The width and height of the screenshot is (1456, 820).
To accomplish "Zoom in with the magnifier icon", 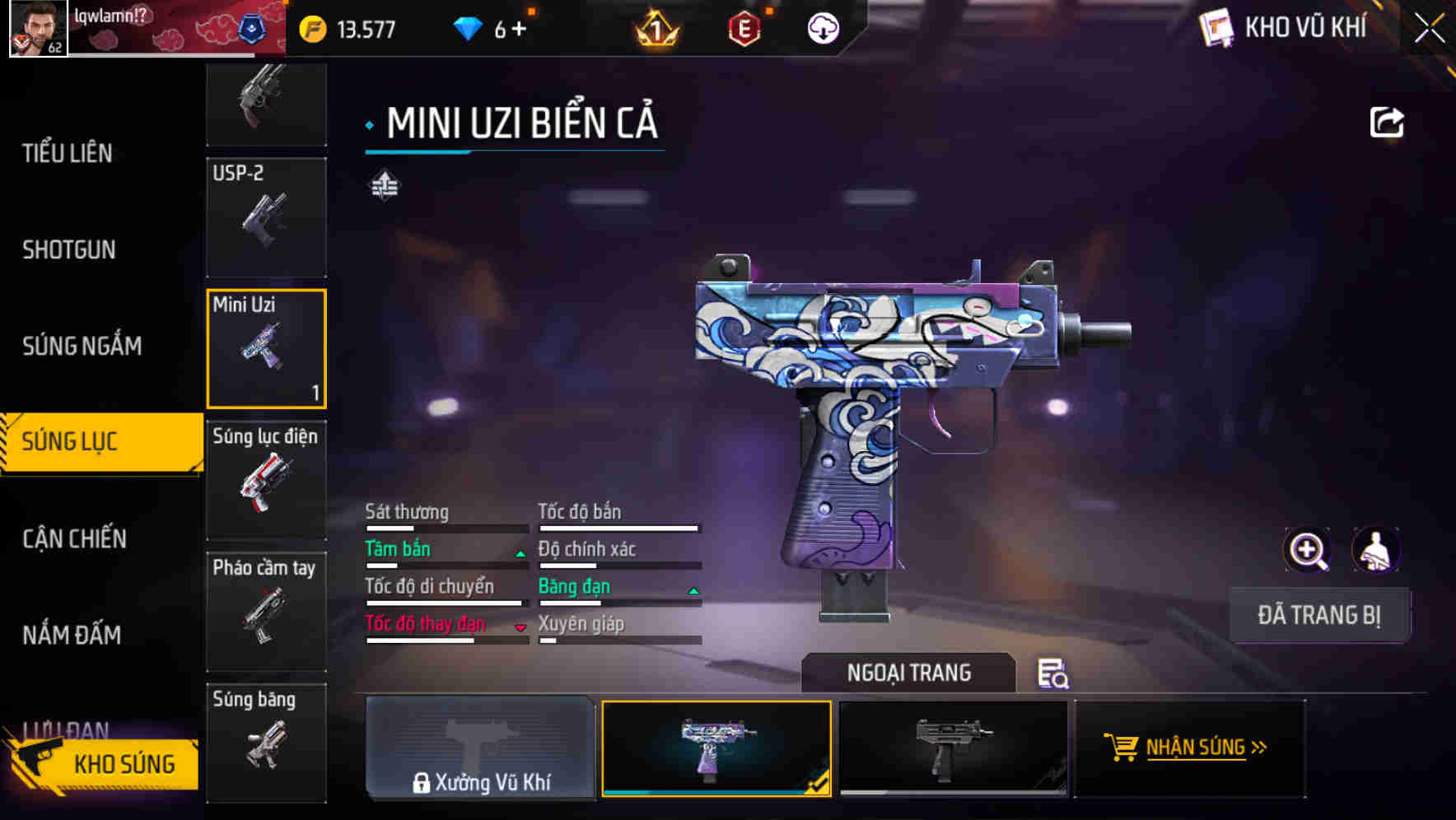I will tap(1308, 550).
